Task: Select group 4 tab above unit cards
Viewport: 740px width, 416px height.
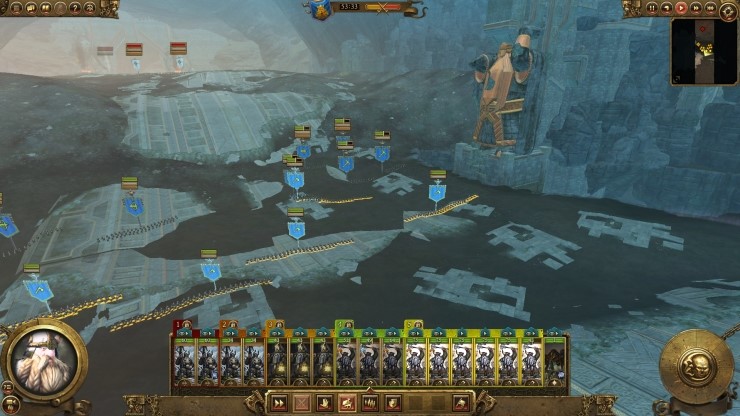Action: [344, 325]
